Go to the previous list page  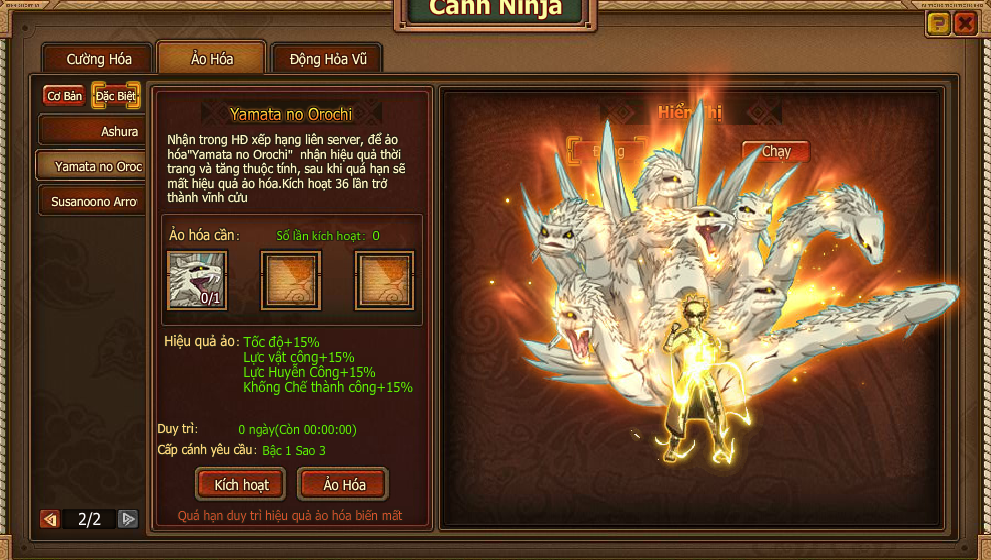[49, 519]
